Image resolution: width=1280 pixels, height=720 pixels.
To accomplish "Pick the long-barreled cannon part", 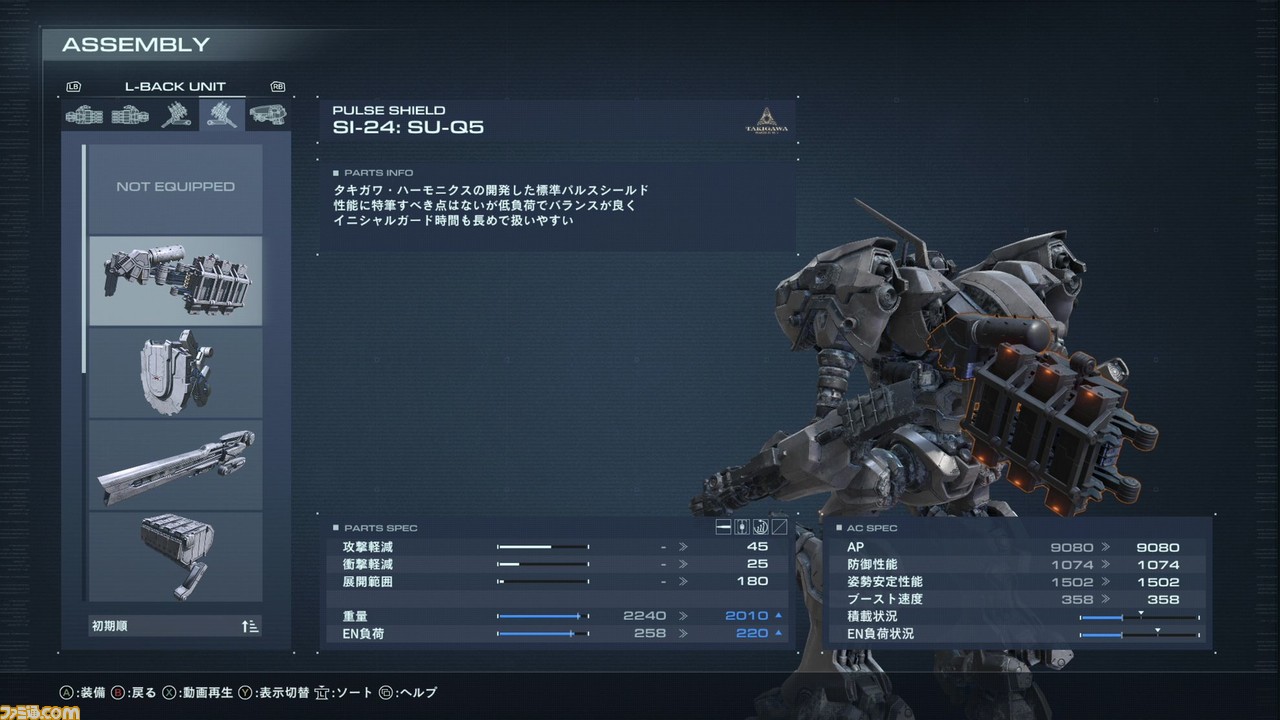I will [175, 465].
